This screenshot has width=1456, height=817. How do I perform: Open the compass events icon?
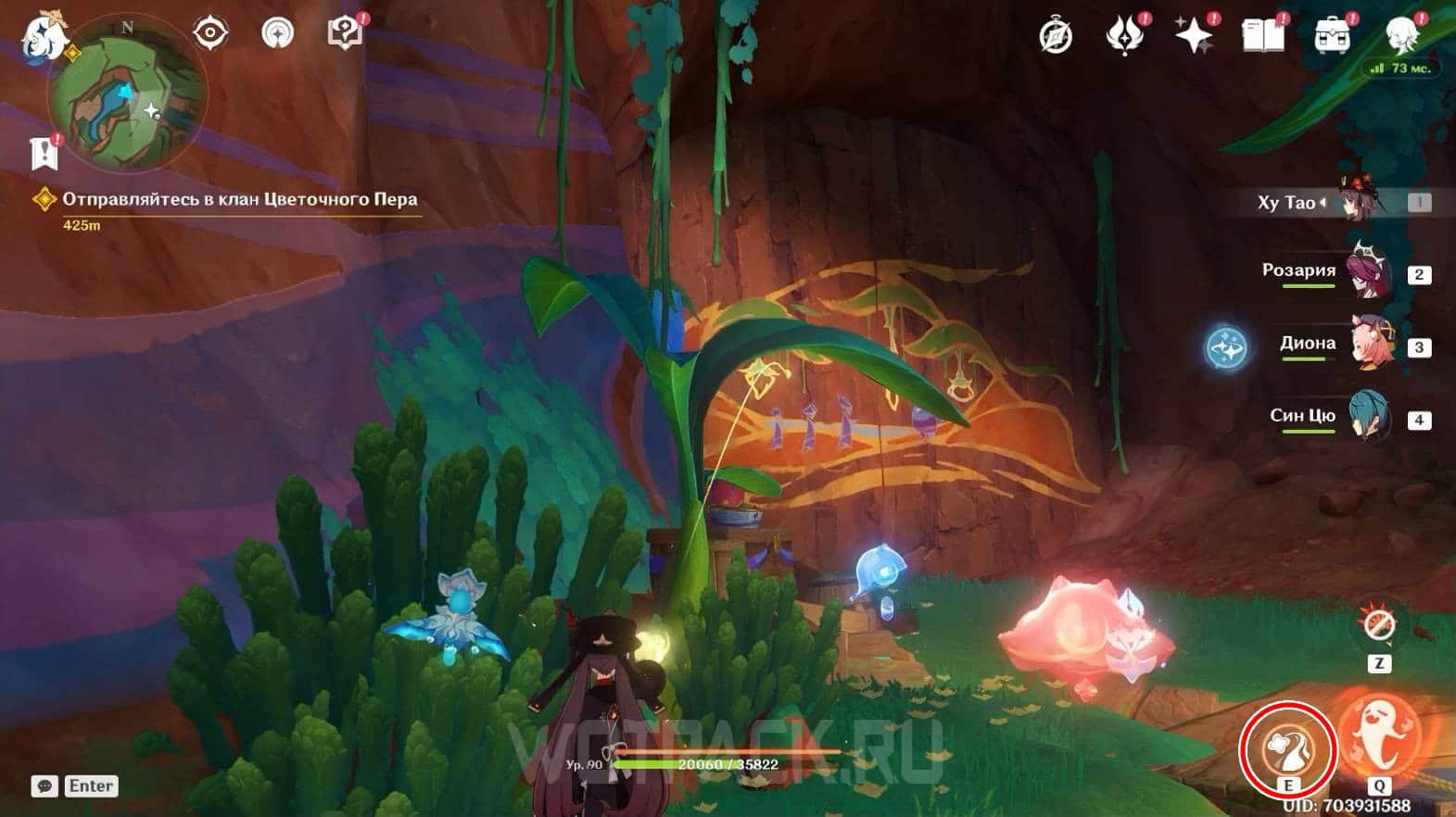coord(1056,35)
